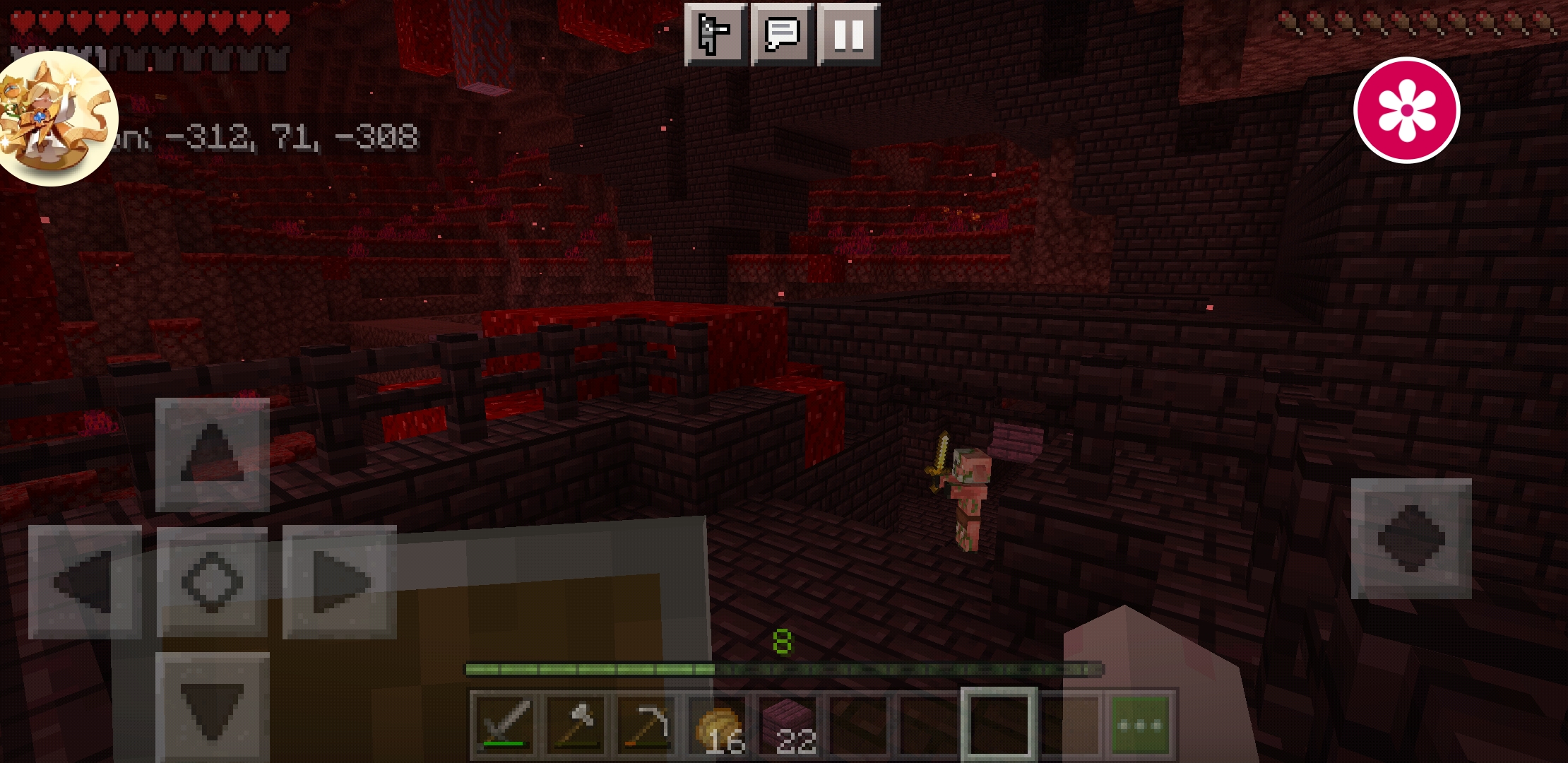Tap the diamond-shaped jump button
1568x763 pixels.
(1411, 538)
